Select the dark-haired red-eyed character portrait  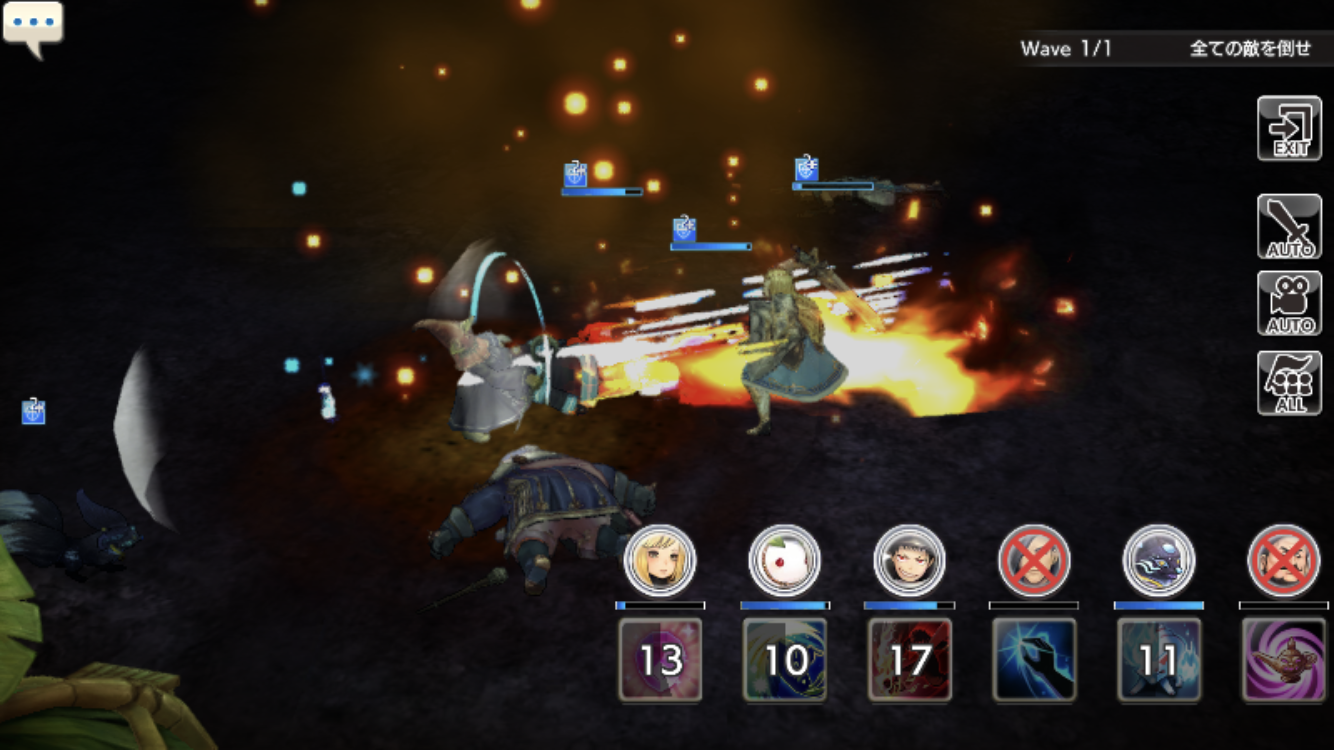909,561
